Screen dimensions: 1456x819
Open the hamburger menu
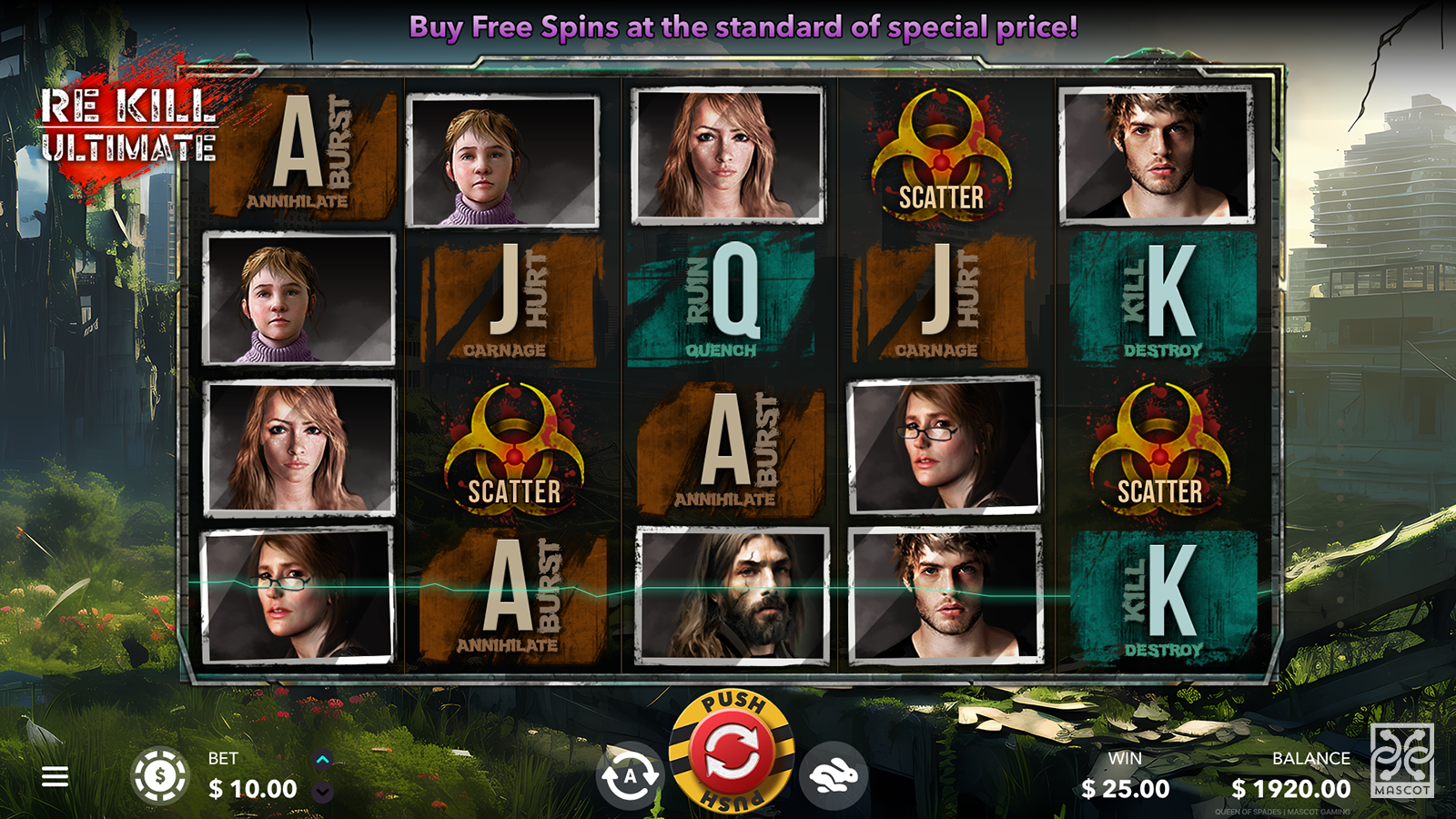tap(55, 776)
